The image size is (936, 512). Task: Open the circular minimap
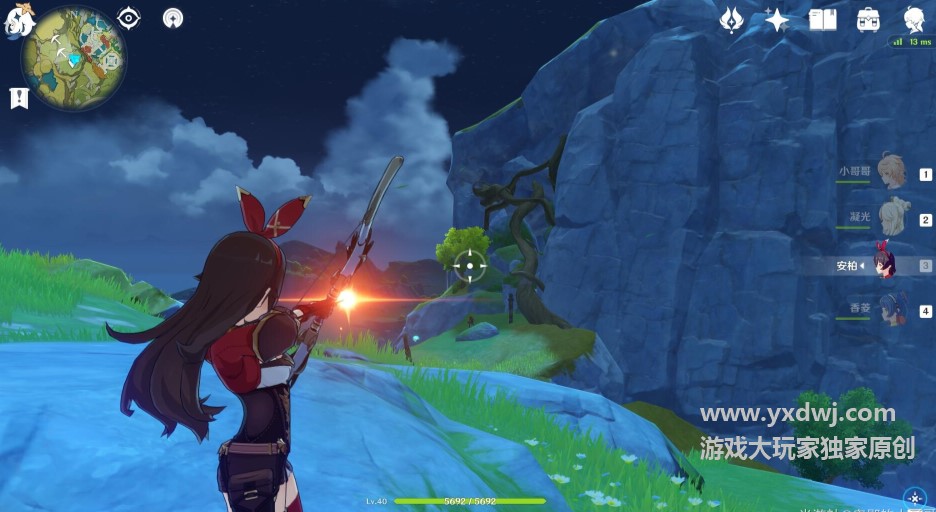(x=74, y=59)
